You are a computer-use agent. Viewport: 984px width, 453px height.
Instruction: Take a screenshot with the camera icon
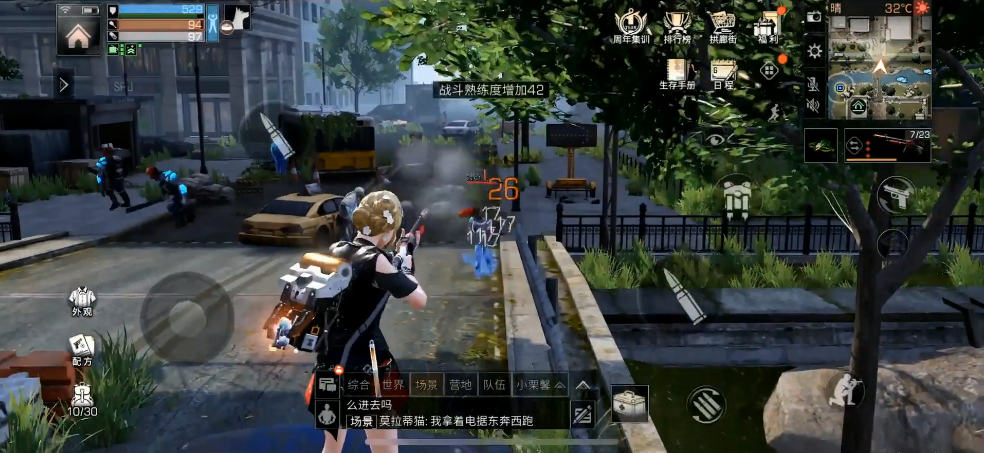814,17
